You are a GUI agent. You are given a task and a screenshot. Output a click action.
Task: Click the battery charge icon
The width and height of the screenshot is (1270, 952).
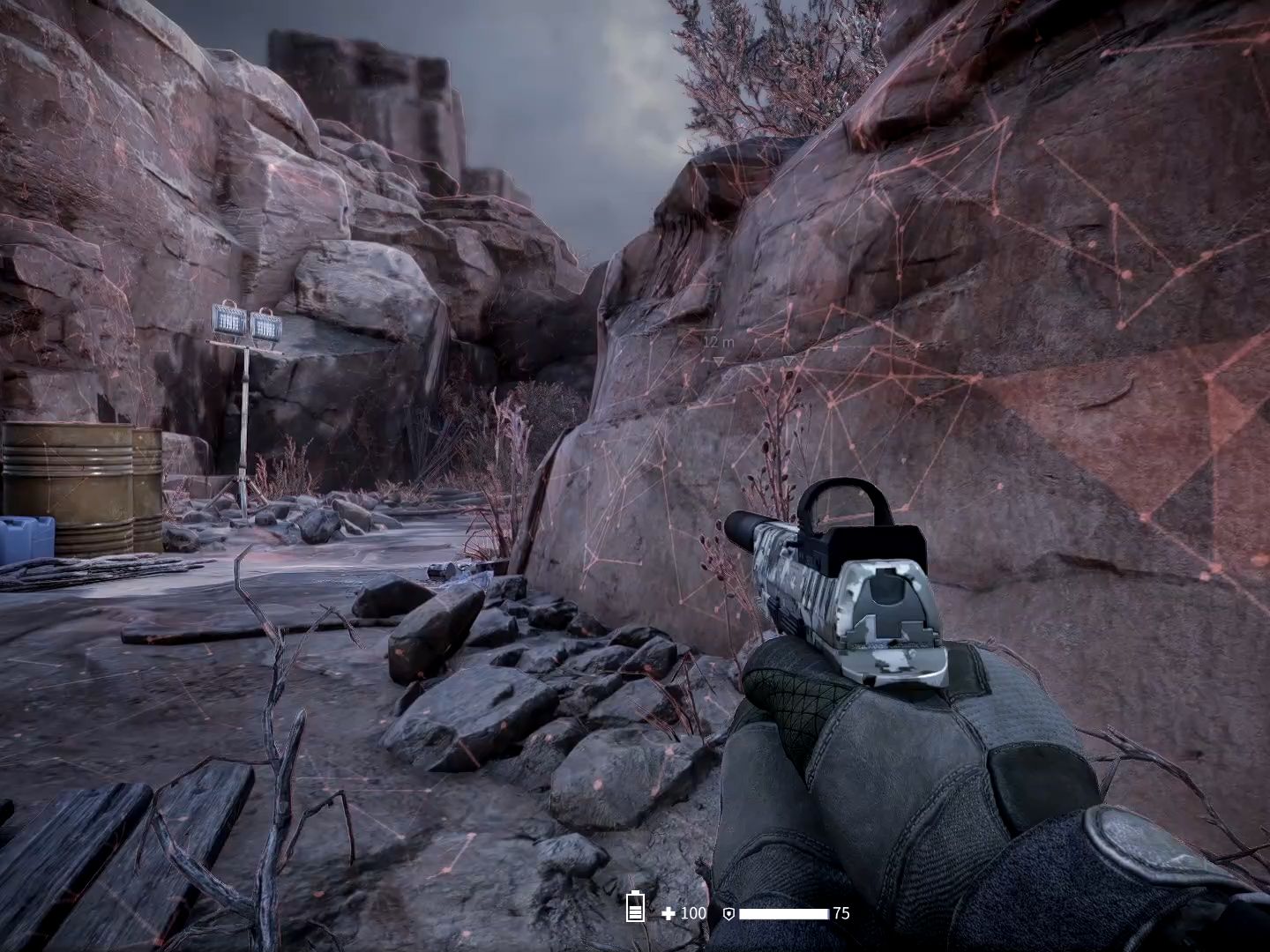point(634,907)
